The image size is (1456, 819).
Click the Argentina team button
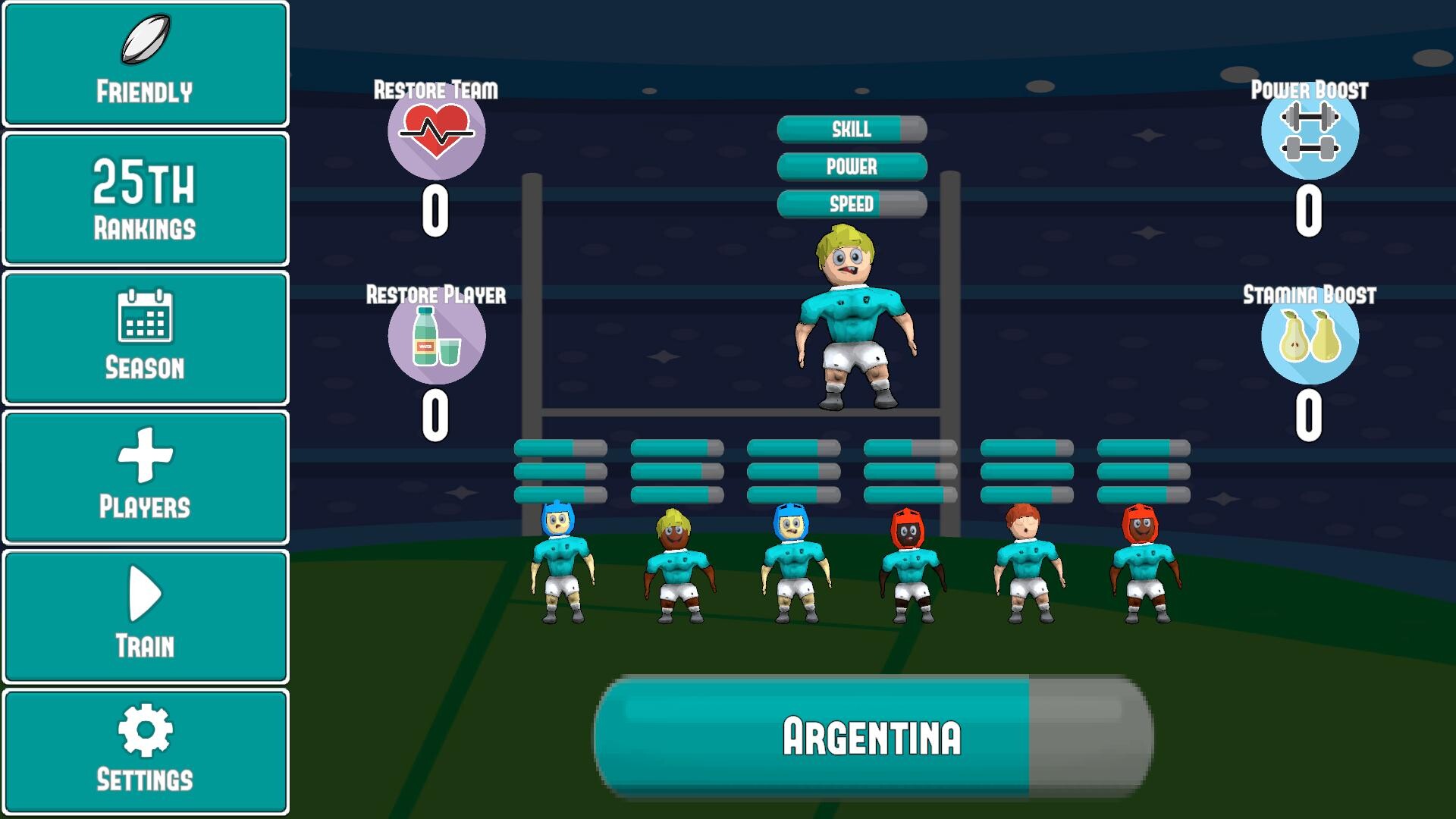pyautogui.click(x=872, y=736)
